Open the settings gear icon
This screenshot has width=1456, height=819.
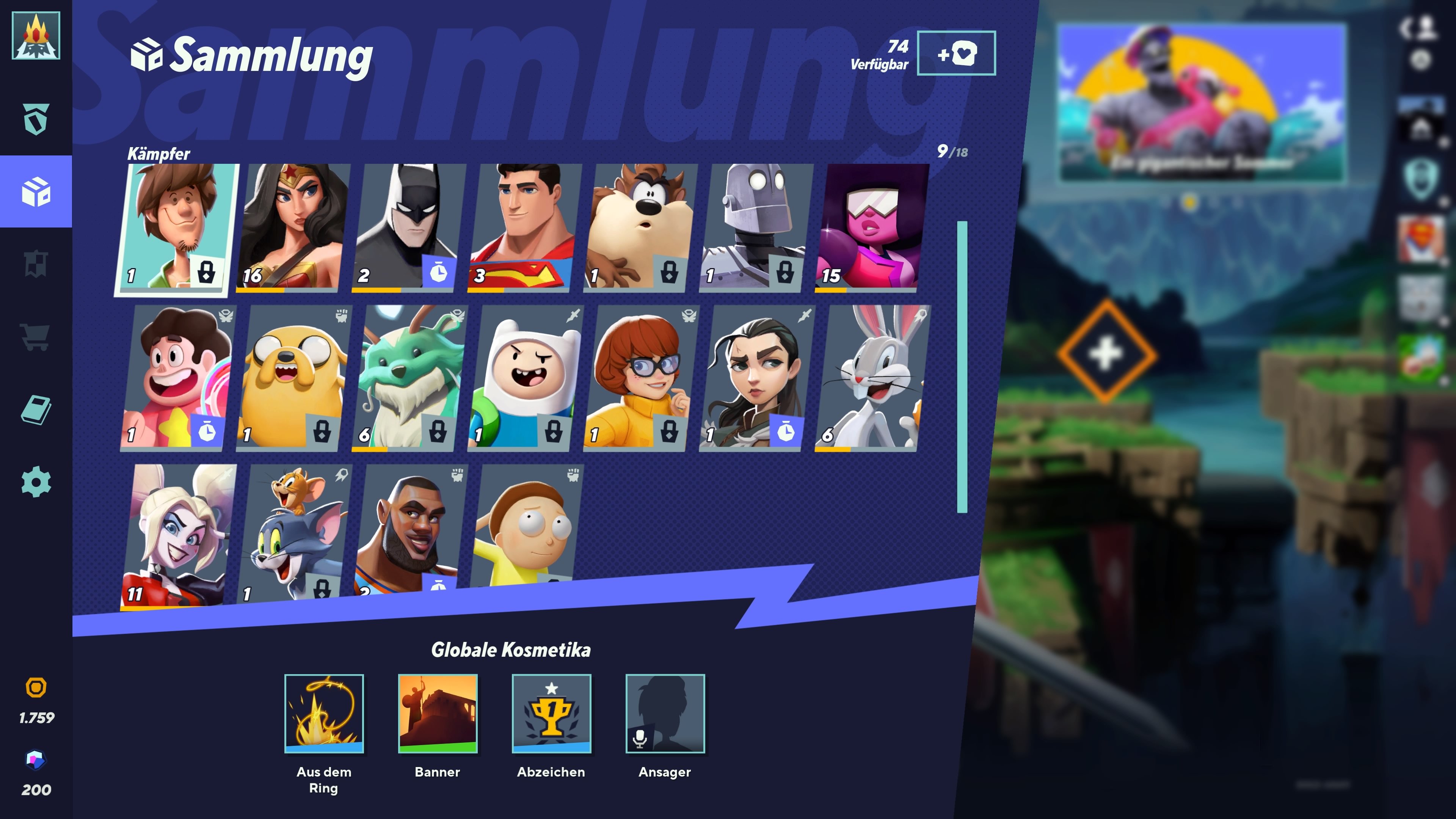(x=36, y=482)
